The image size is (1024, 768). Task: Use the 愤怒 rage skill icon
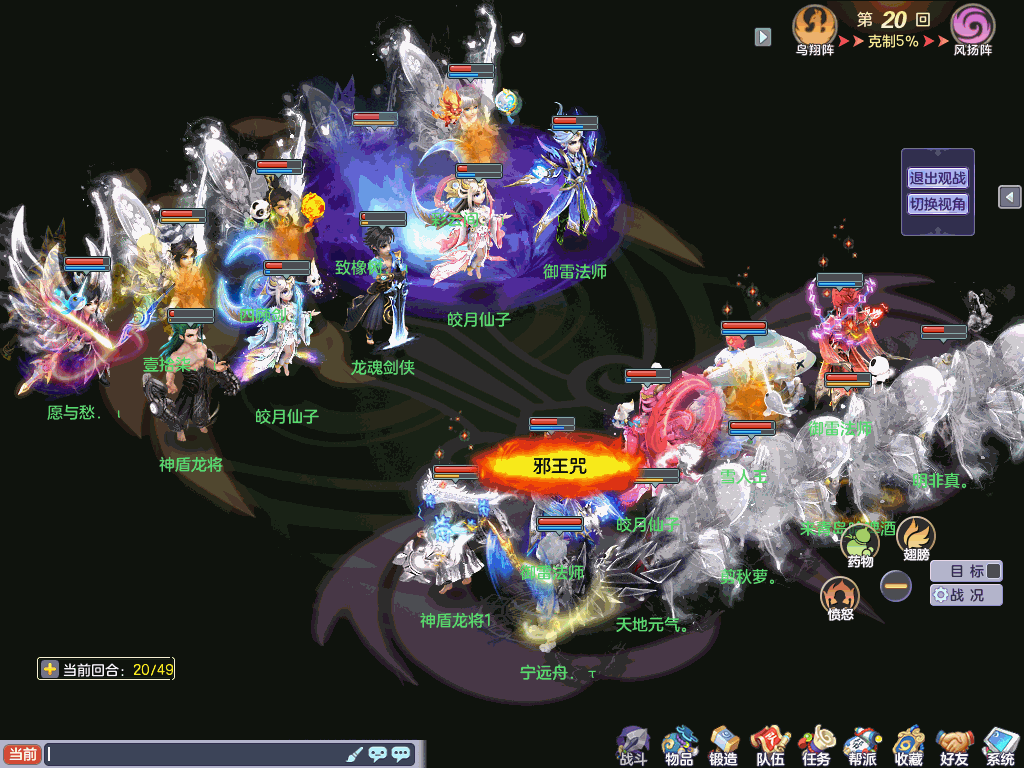coord(840,597)
